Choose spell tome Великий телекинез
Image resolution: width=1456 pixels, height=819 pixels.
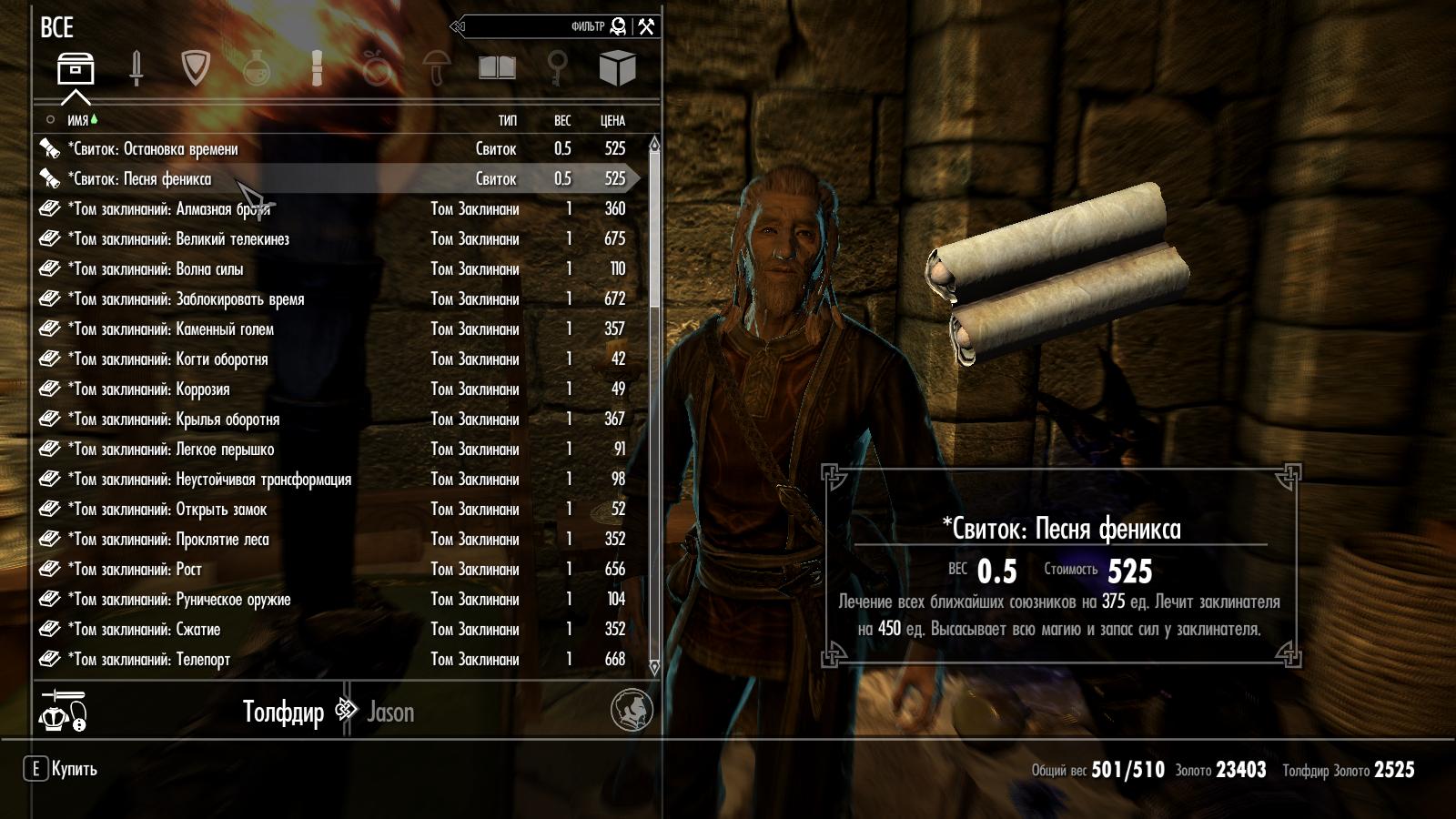(x=178, y=239)
